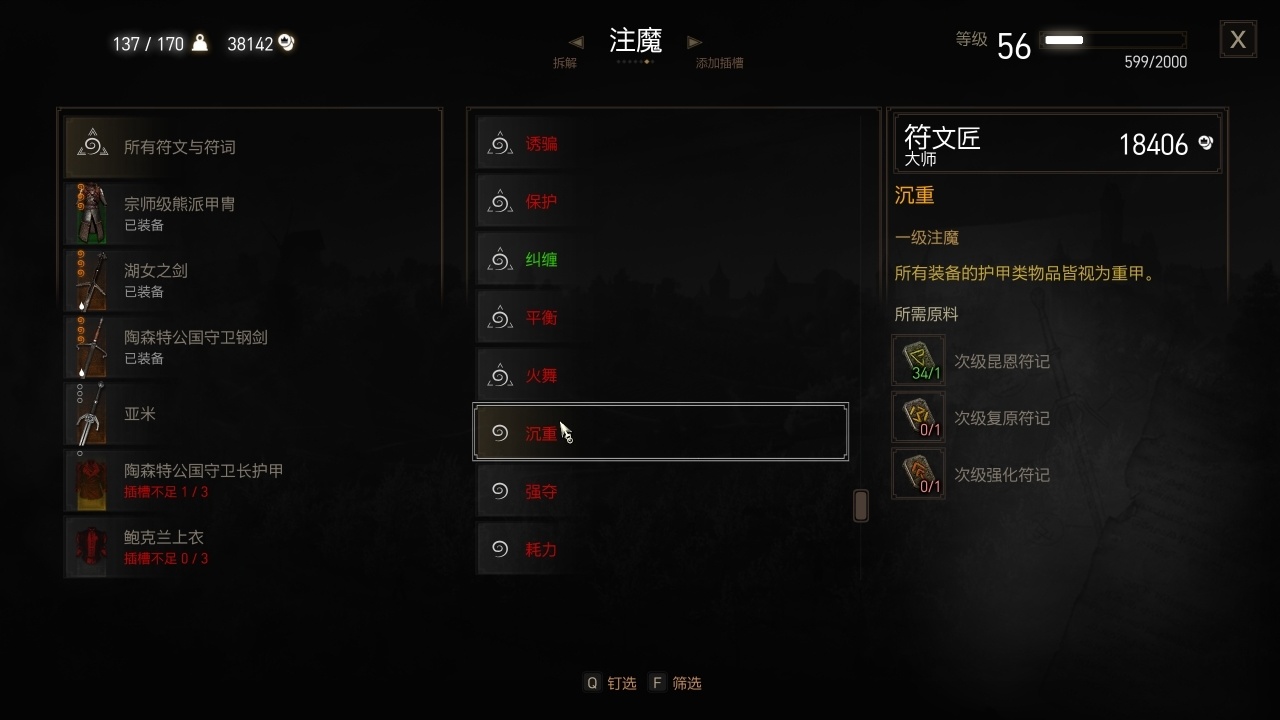The width and height of the screenshot is (1280, 720).
Task: Select the 纠缠 glyph icon
Action: pos(500,259)
